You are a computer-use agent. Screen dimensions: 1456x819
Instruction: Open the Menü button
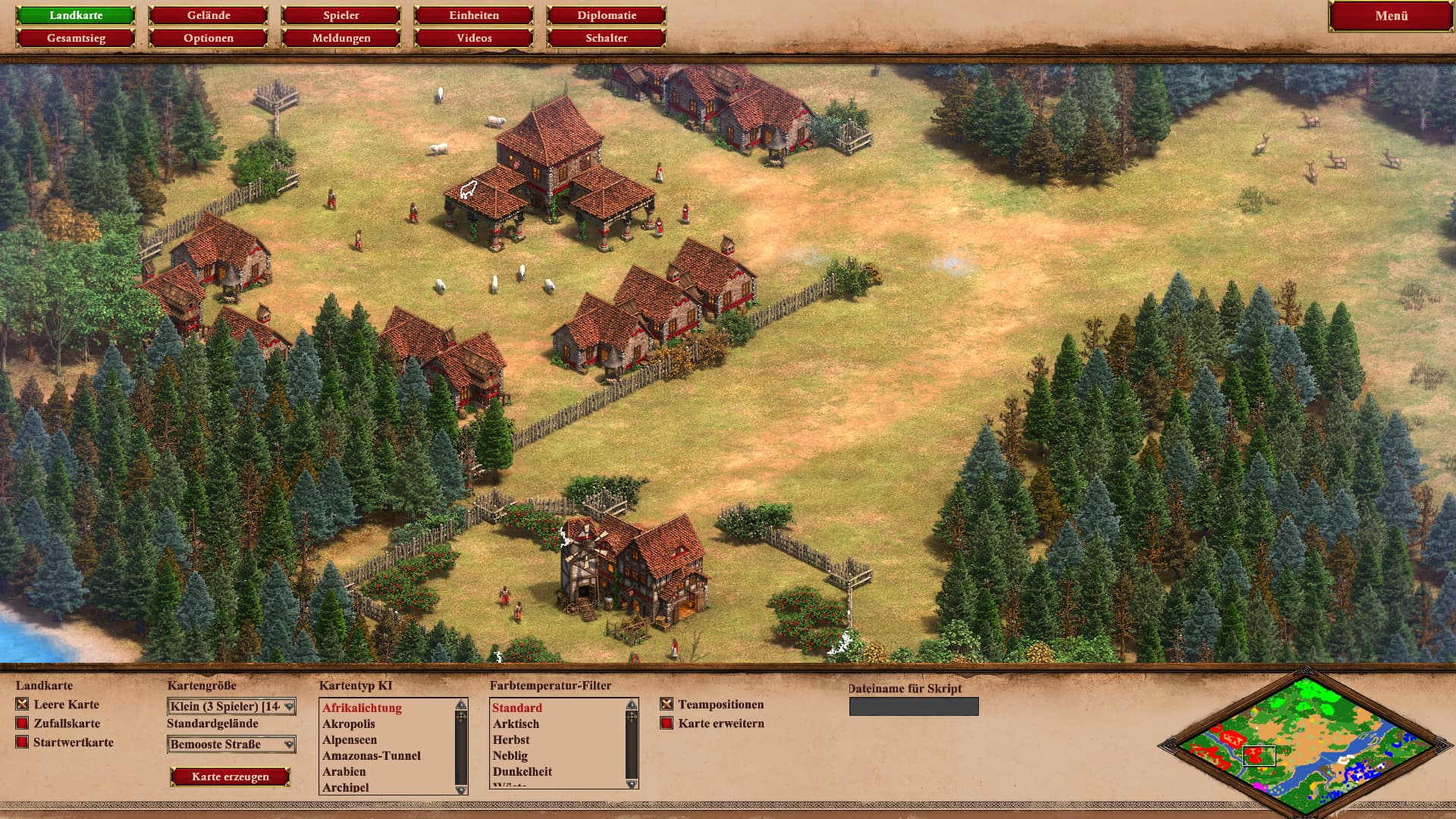(1391, 16)
